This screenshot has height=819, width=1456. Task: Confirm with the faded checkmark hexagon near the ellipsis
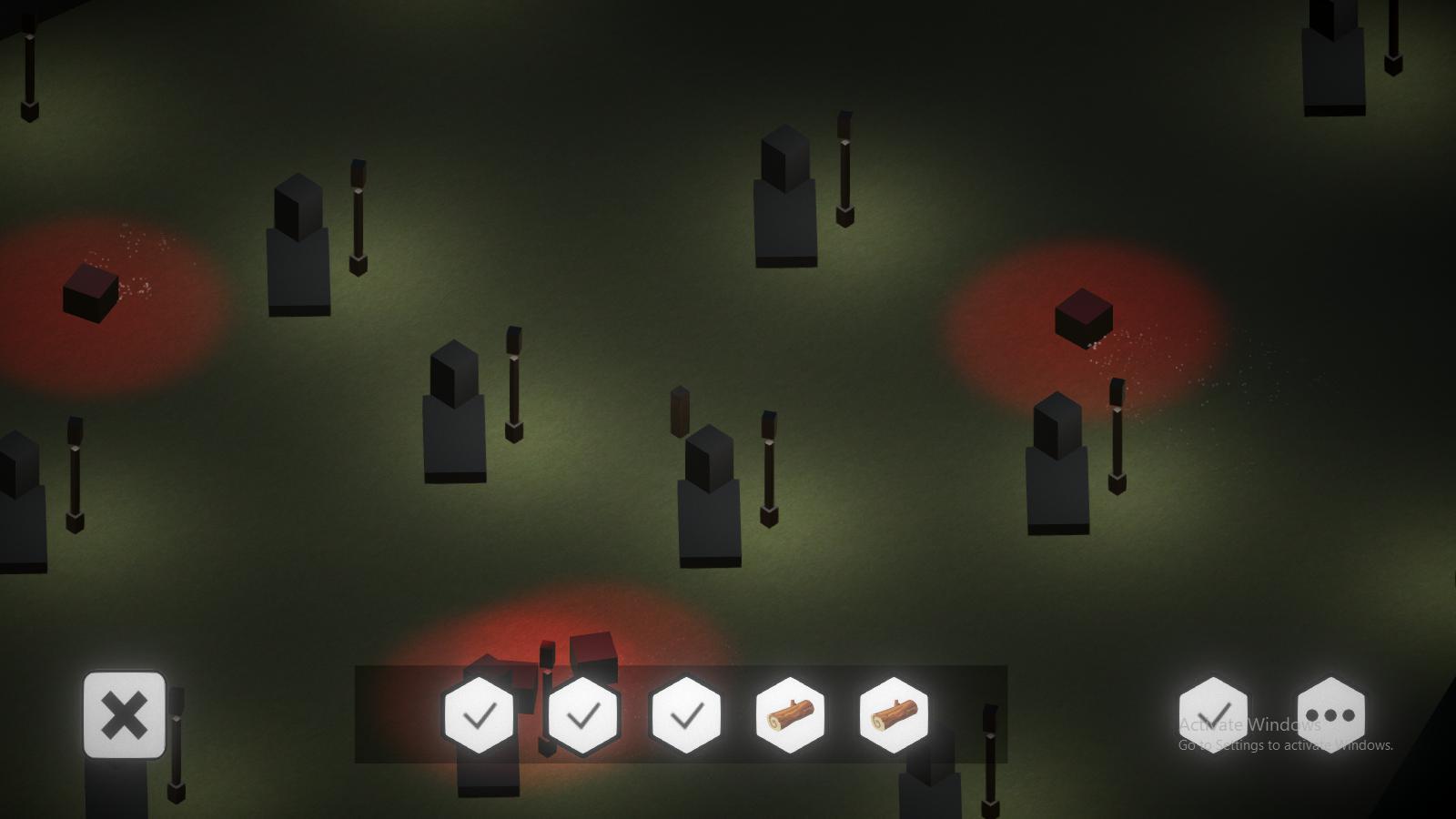[1214, 716]
